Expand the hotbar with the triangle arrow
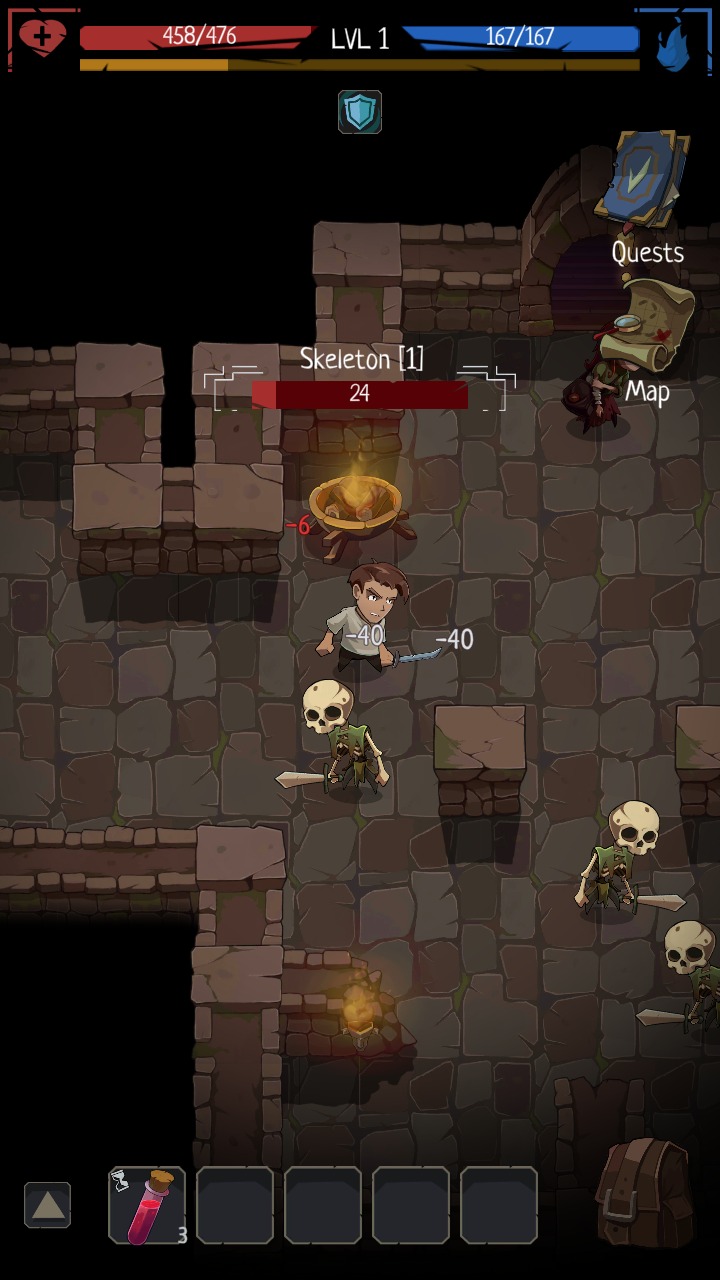Image resolution: width=720 pixels, height=1280 pixels. (47, 1205)
